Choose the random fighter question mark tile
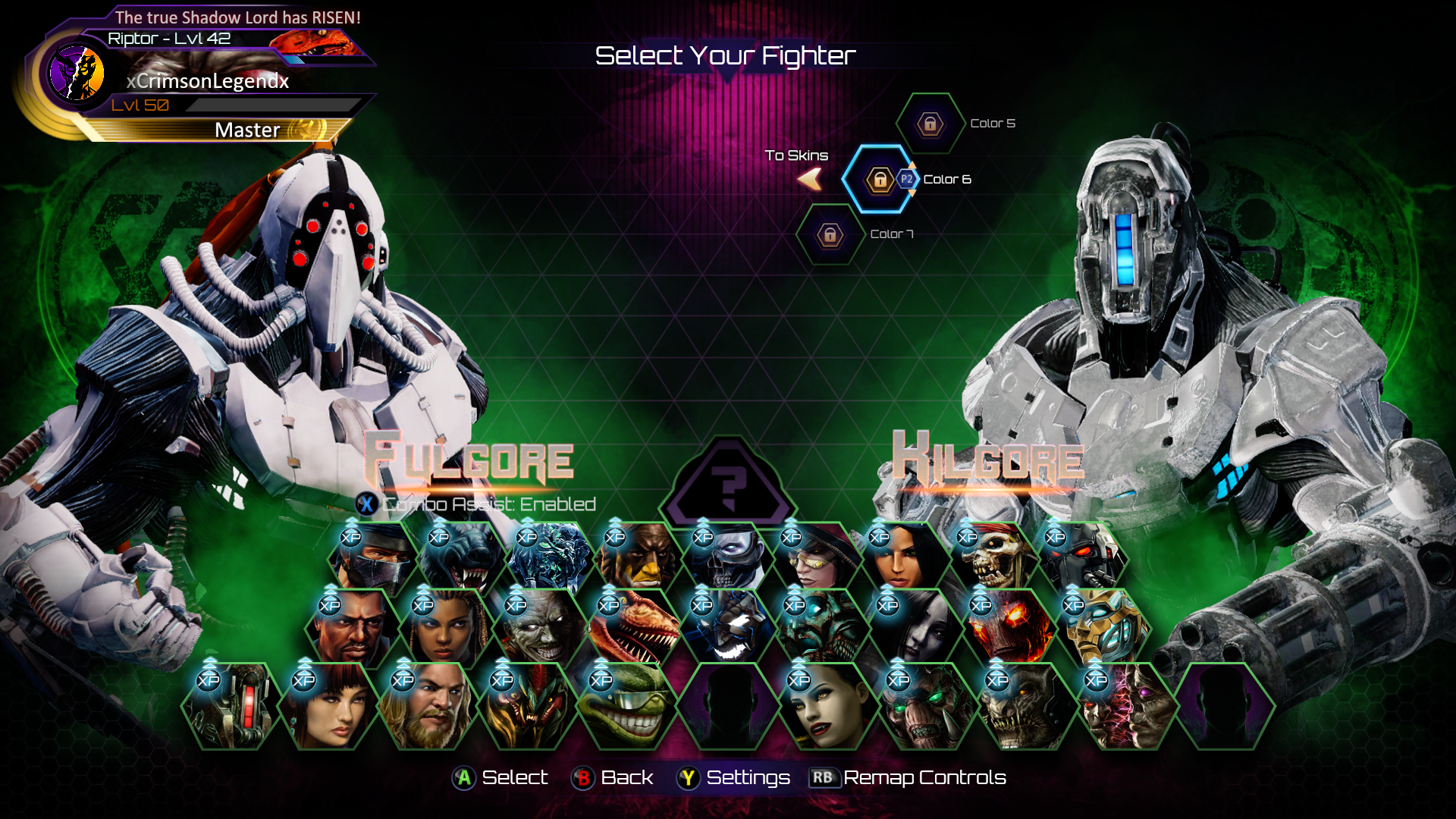The height and width of the screenshot is (819, 1456). [728, 485]
